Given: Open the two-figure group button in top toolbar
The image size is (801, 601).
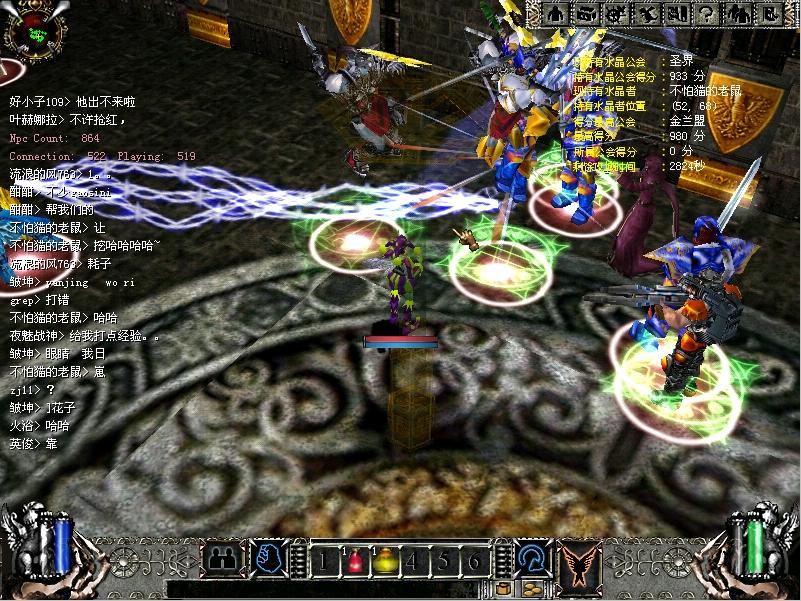Looking at the screenshot, I should pos(739,14).
